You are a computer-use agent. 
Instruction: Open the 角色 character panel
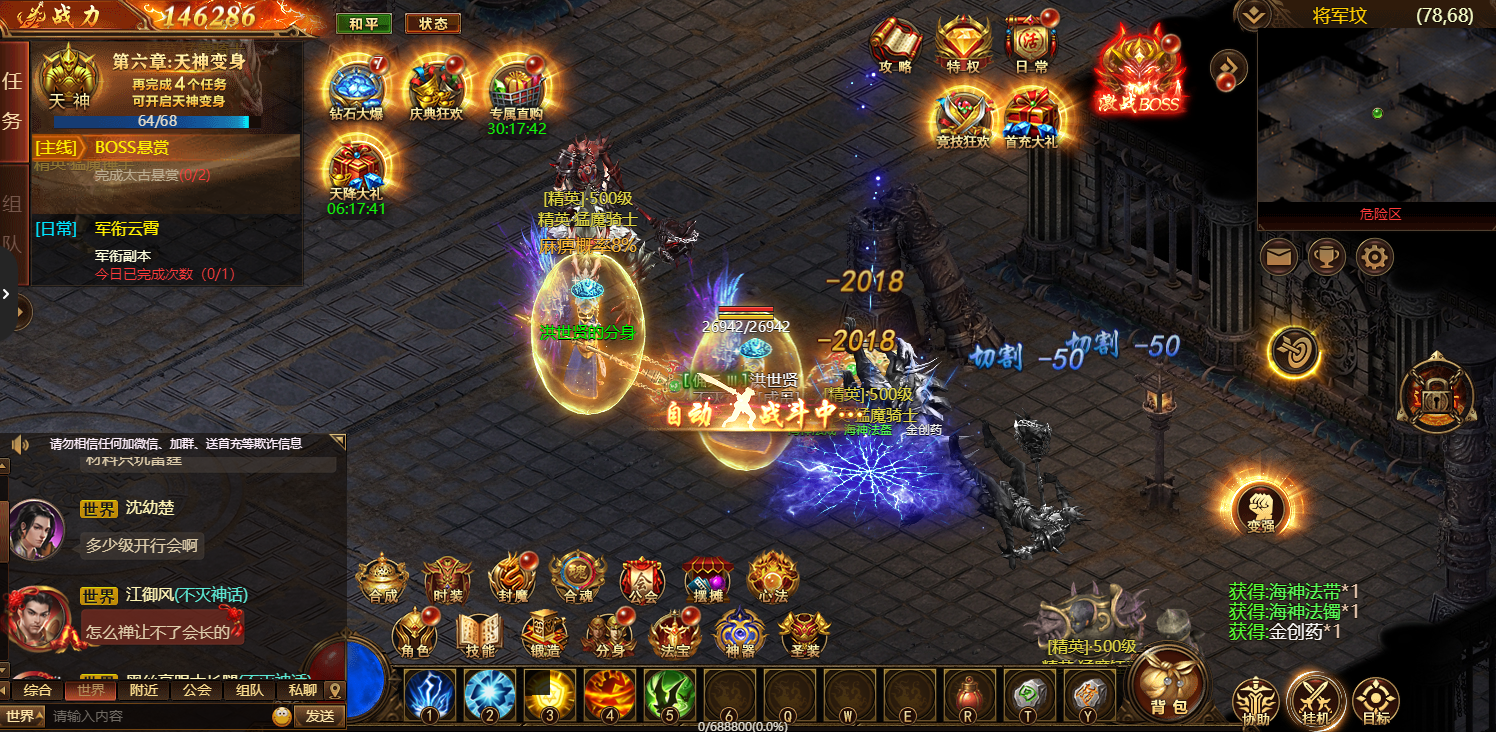[x=415, y=634]
